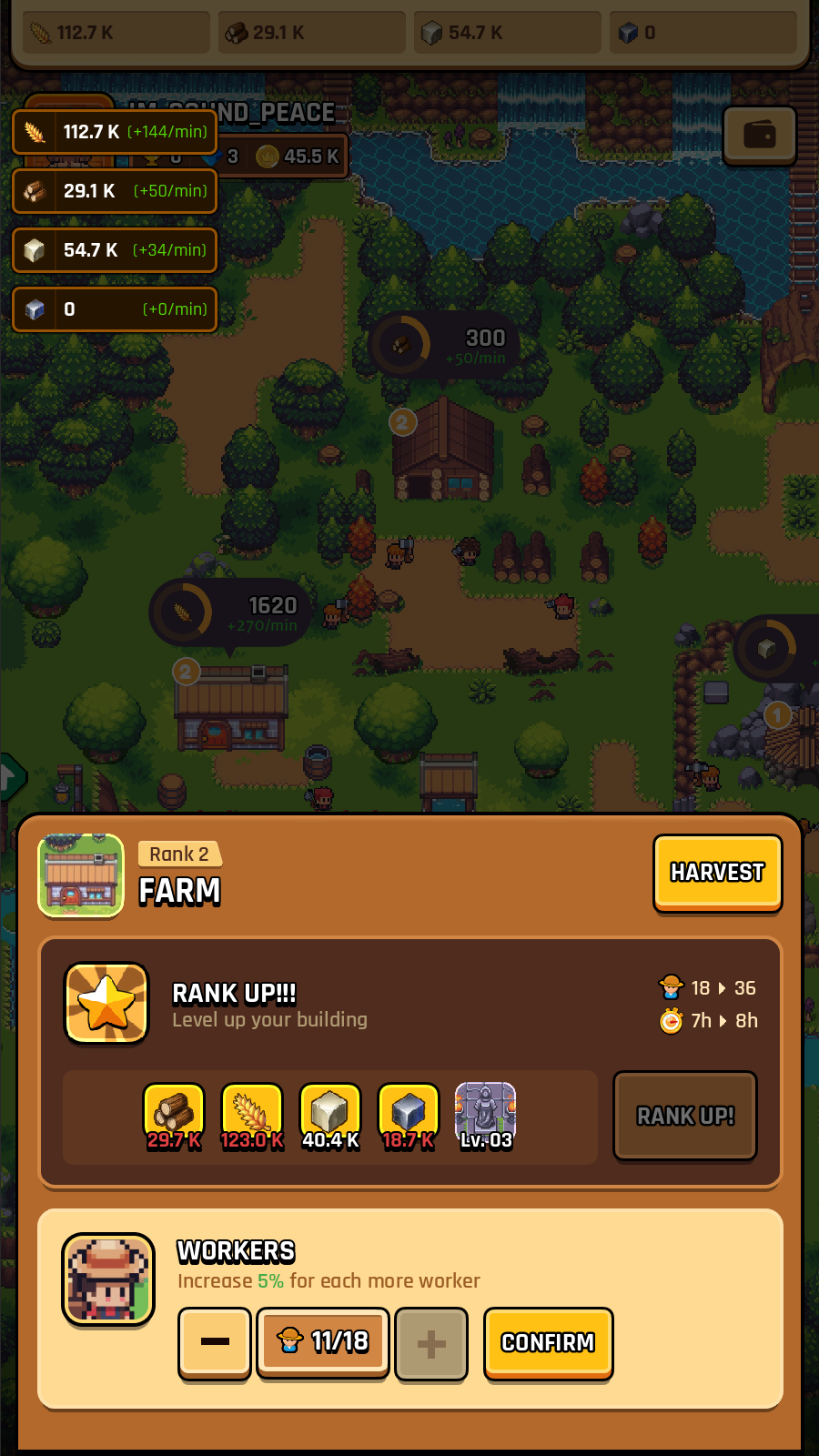Click the rank-up gold star icon
The image size is (819, 1456).
click(107, 1003)
